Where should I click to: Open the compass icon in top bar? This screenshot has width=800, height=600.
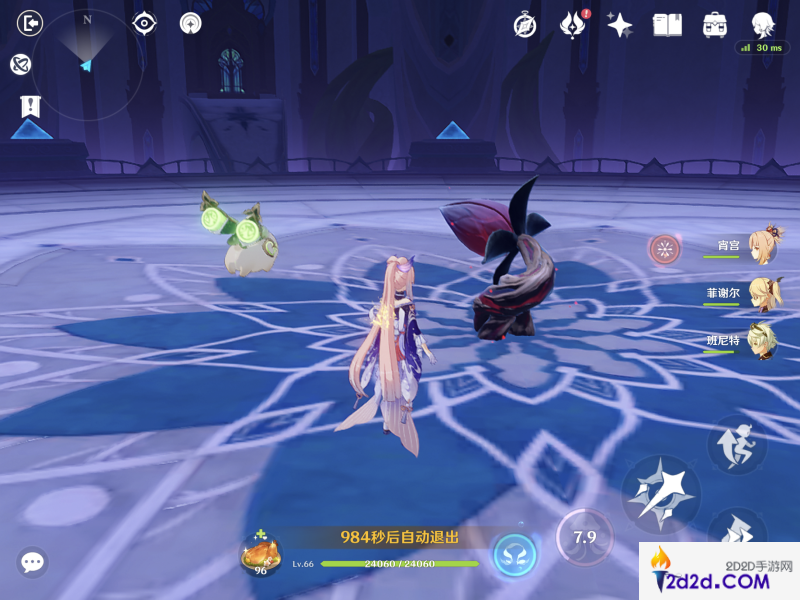(525, 25)
